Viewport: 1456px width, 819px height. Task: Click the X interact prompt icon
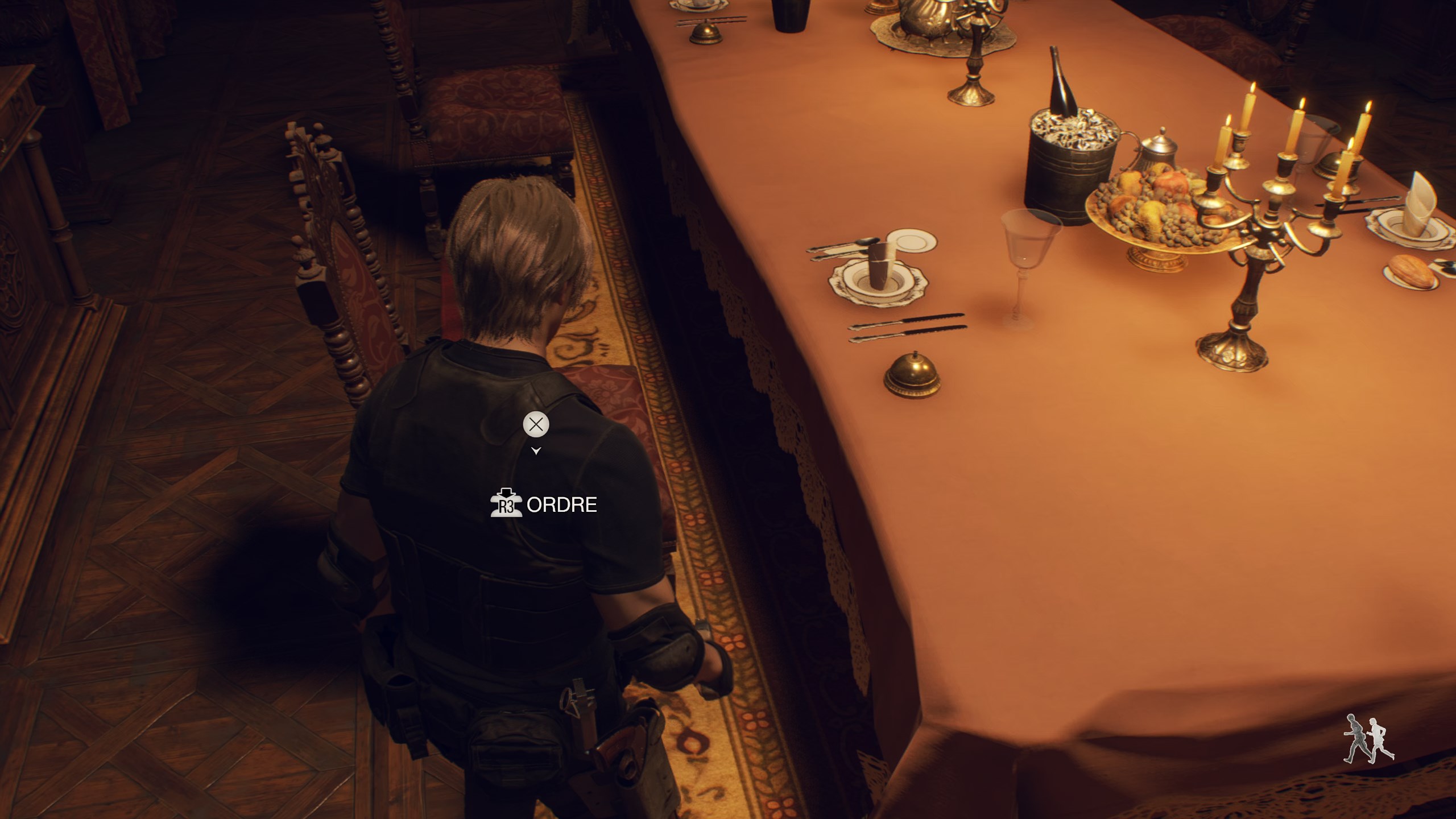[x=535, y=423]
